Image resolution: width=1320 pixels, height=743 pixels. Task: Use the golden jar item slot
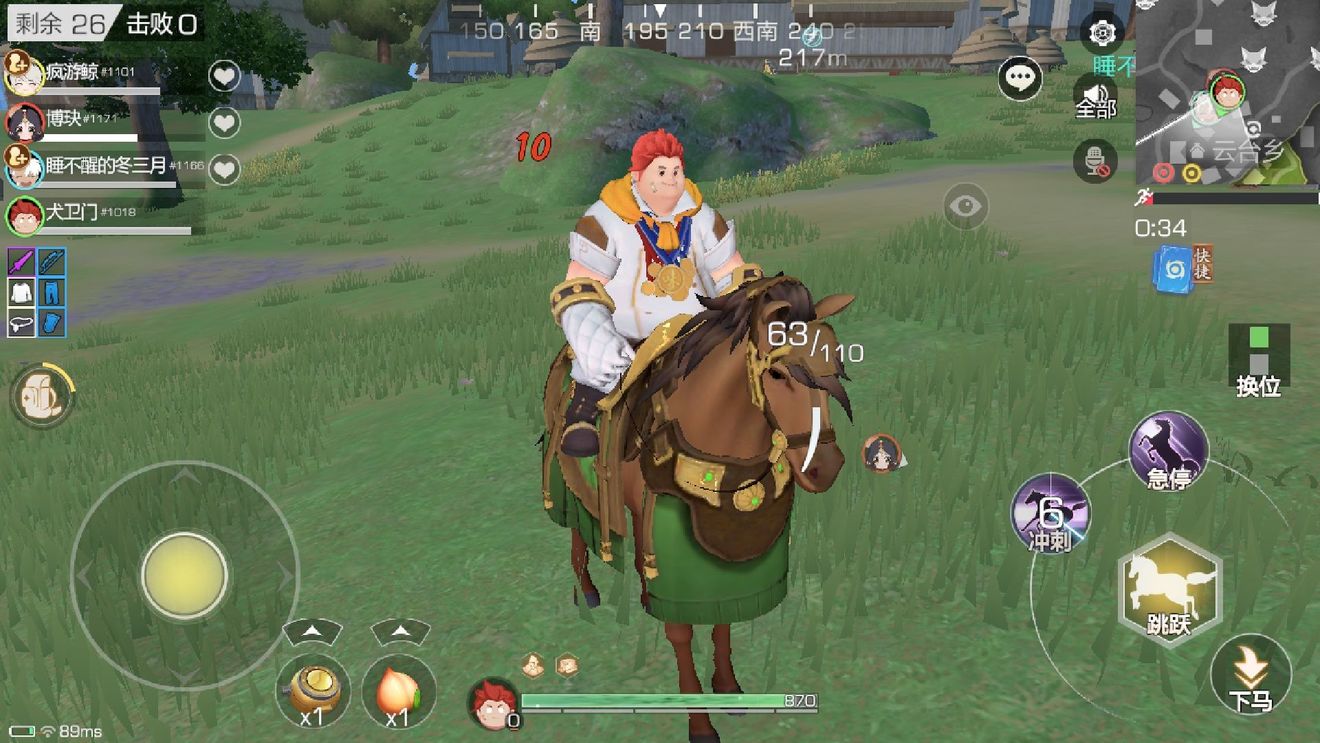point(312,690)
